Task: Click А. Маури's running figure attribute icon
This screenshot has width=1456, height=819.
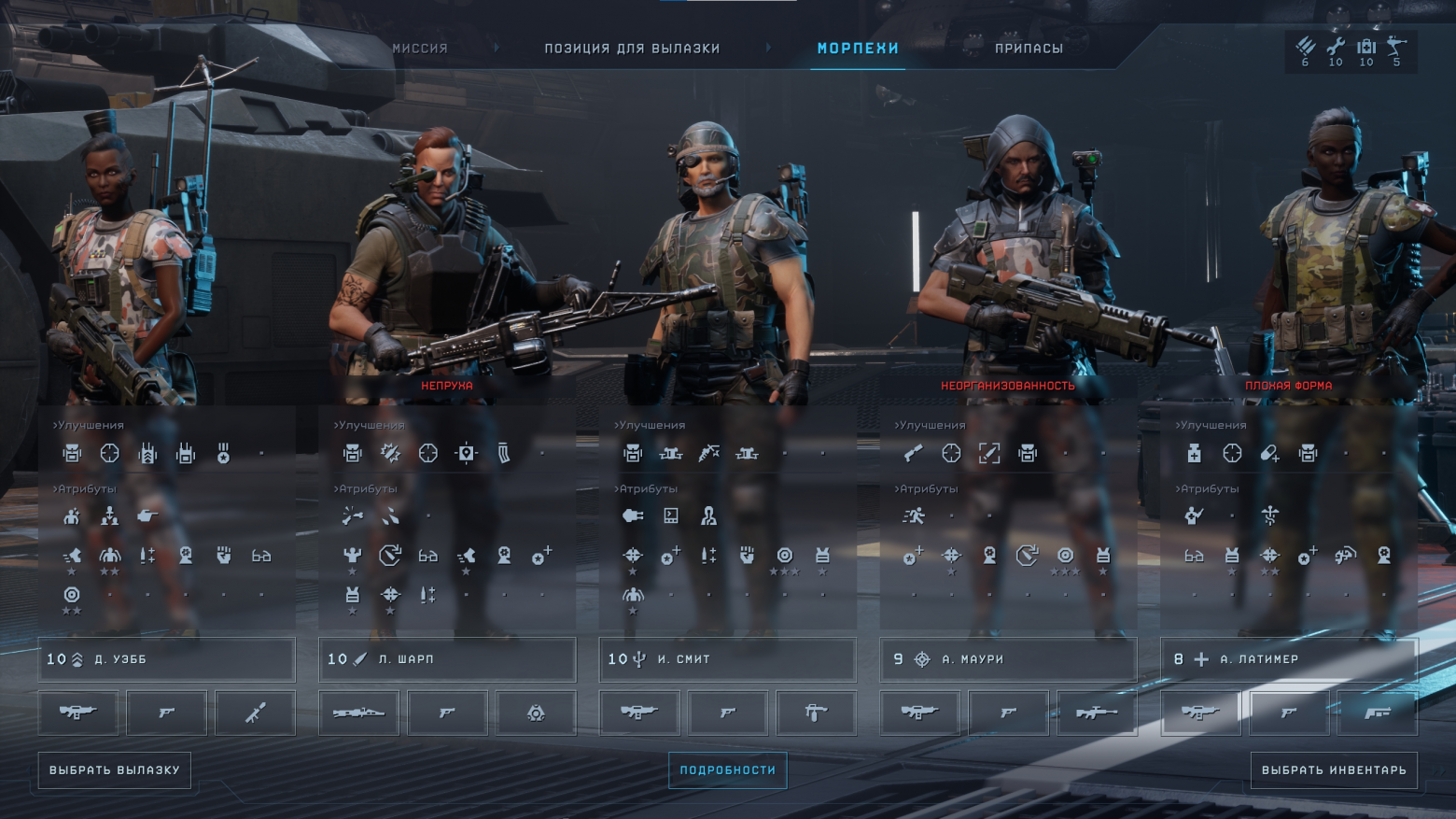Action: [x=913, y=515]
